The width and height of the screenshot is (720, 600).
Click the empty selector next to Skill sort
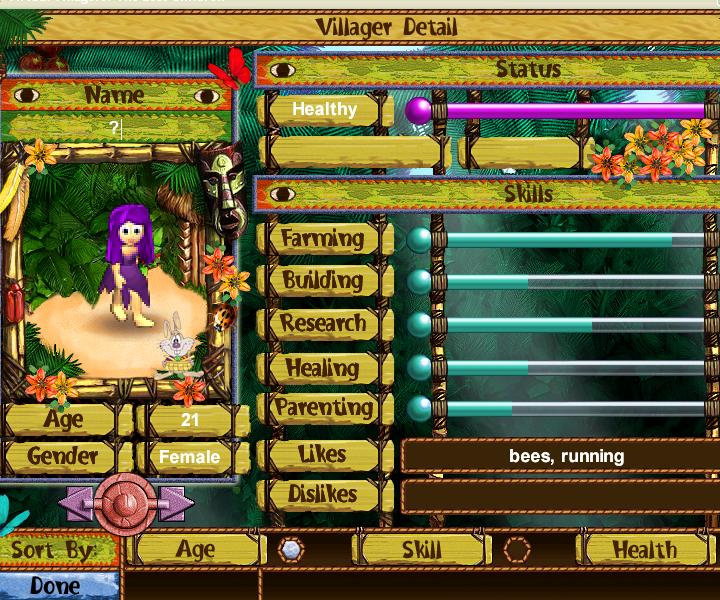[x=516, y=549]
